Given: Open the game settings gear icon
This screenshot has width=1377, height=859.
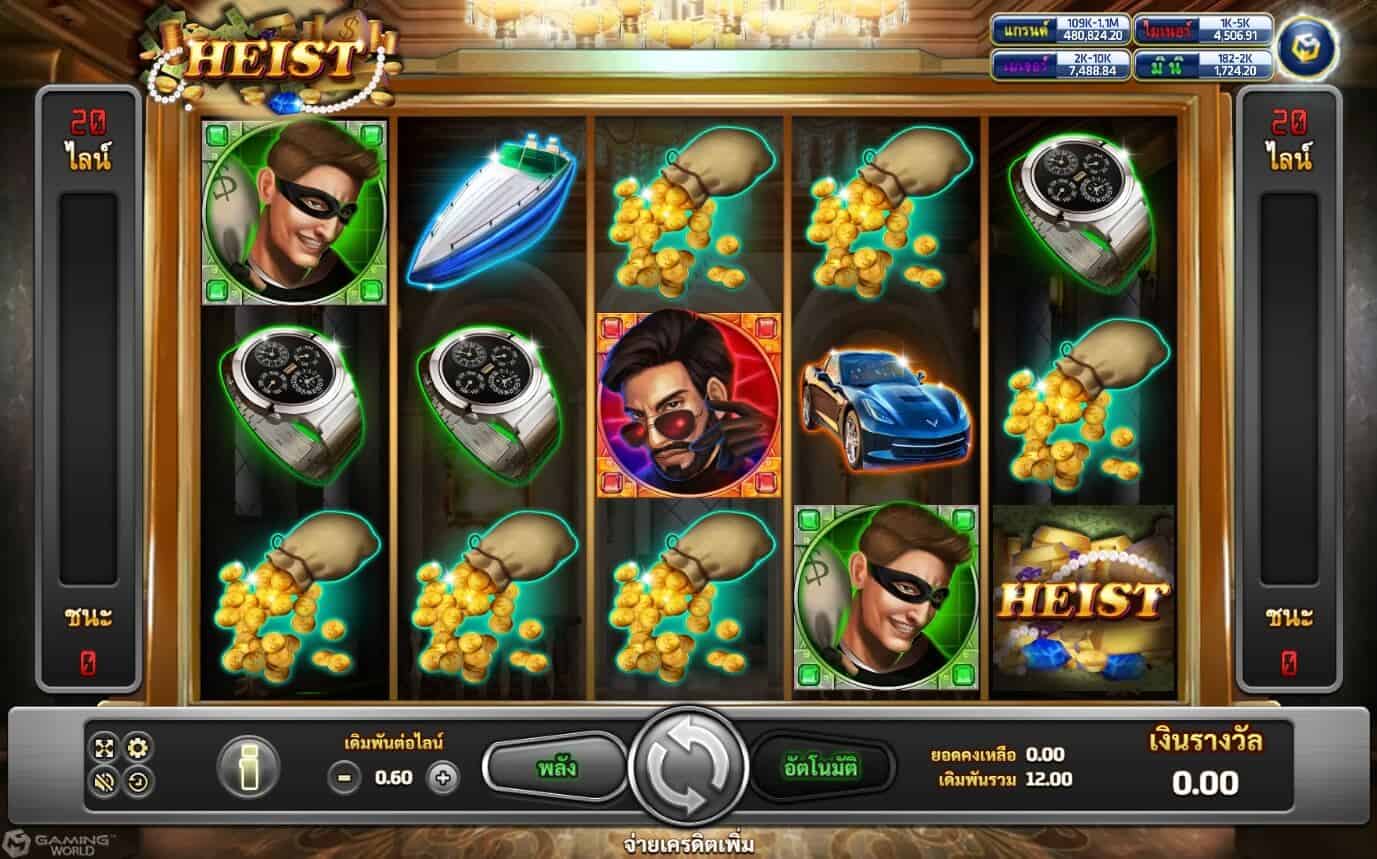Looking at the screenshot, I should click(x=136, y=747).
